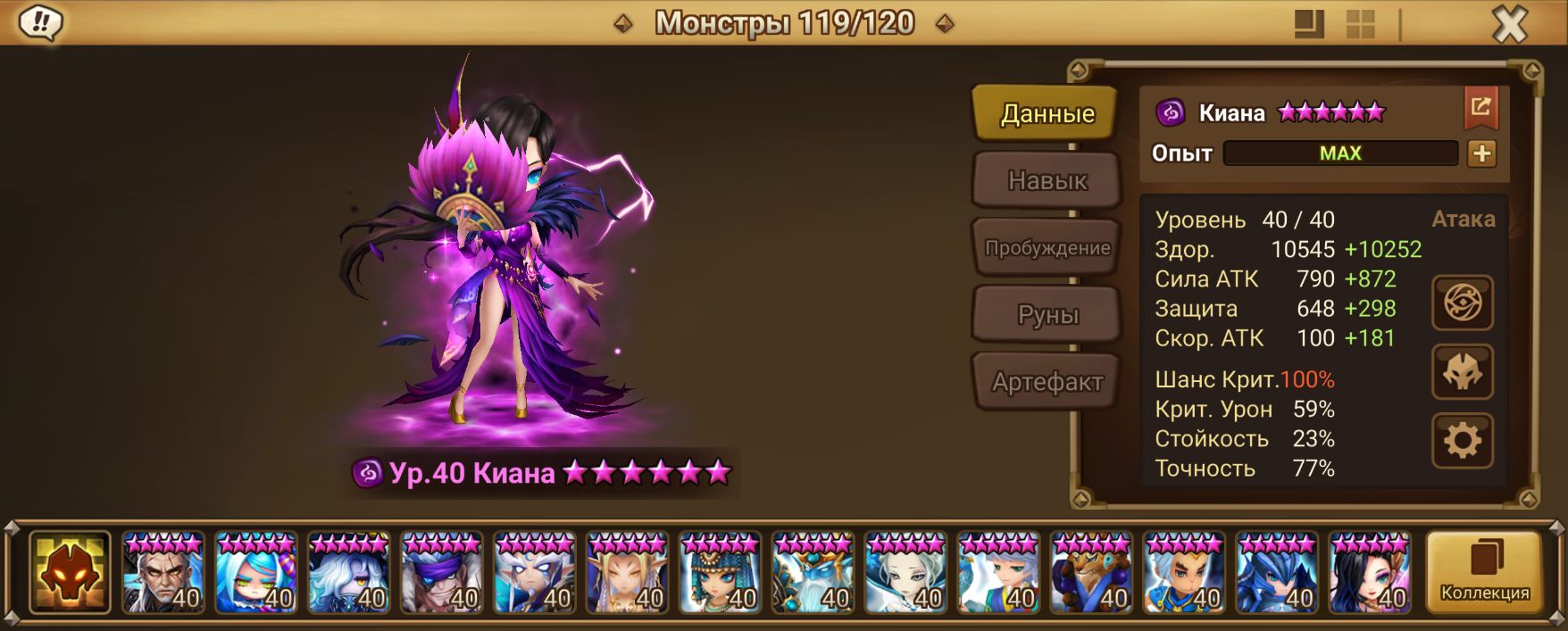
Task: Switch to grid view layout
Action: click(x=1360, y=25)
